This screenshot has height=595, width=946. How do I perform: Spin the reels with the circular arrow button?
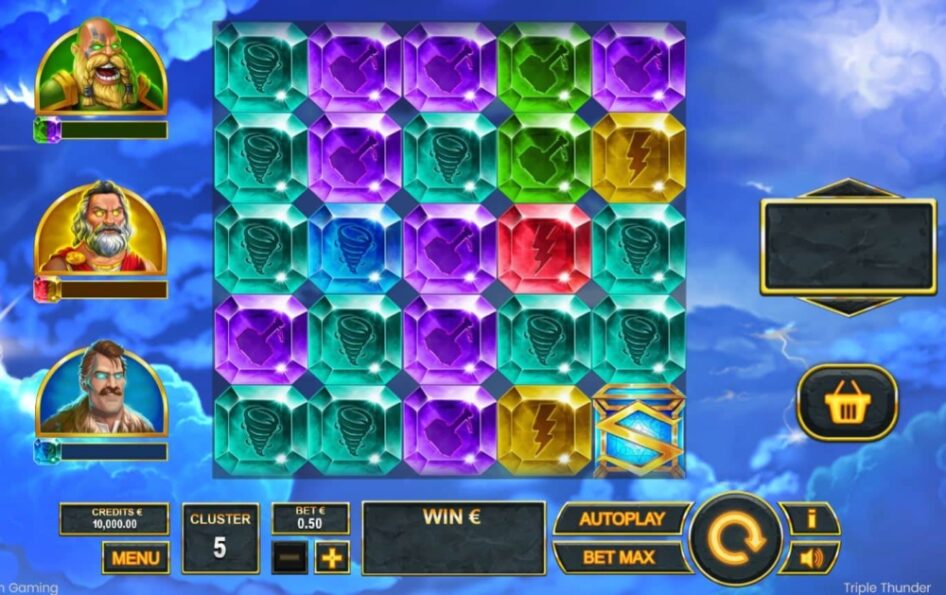coord(736,538)
